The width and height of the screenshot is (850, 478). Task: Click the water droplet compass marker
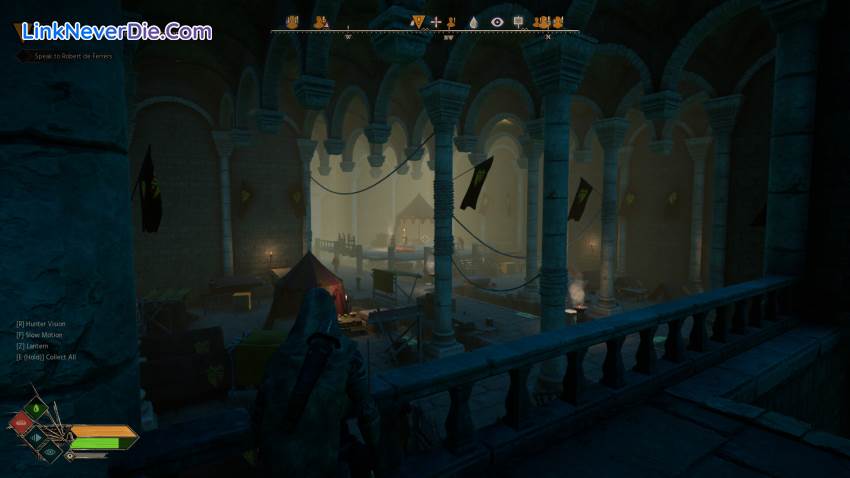(473, 21)
